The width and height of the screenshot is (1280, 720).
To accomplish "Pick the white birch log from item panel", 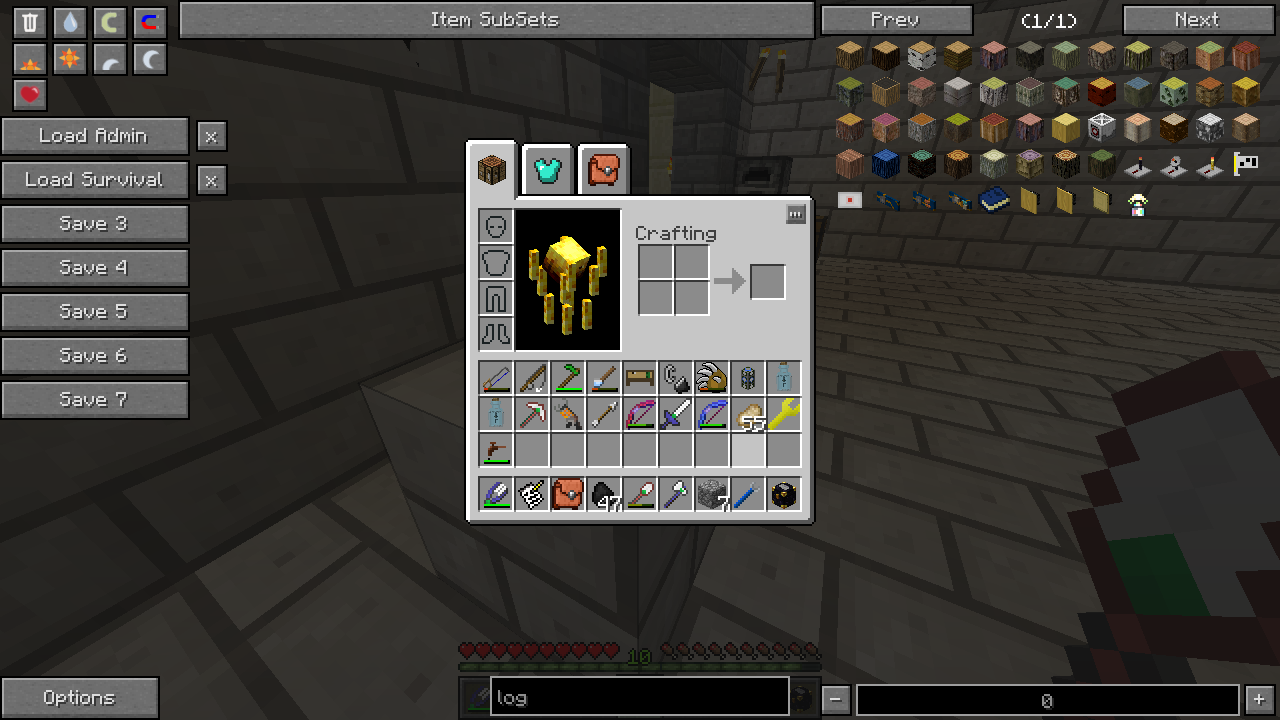I will tap(922, 55).
